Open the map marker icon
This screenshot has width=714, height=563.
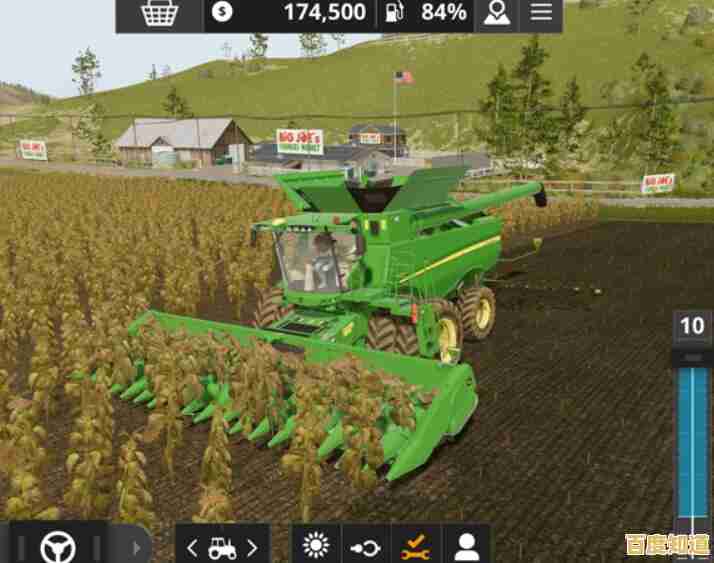tap(496, 13)
